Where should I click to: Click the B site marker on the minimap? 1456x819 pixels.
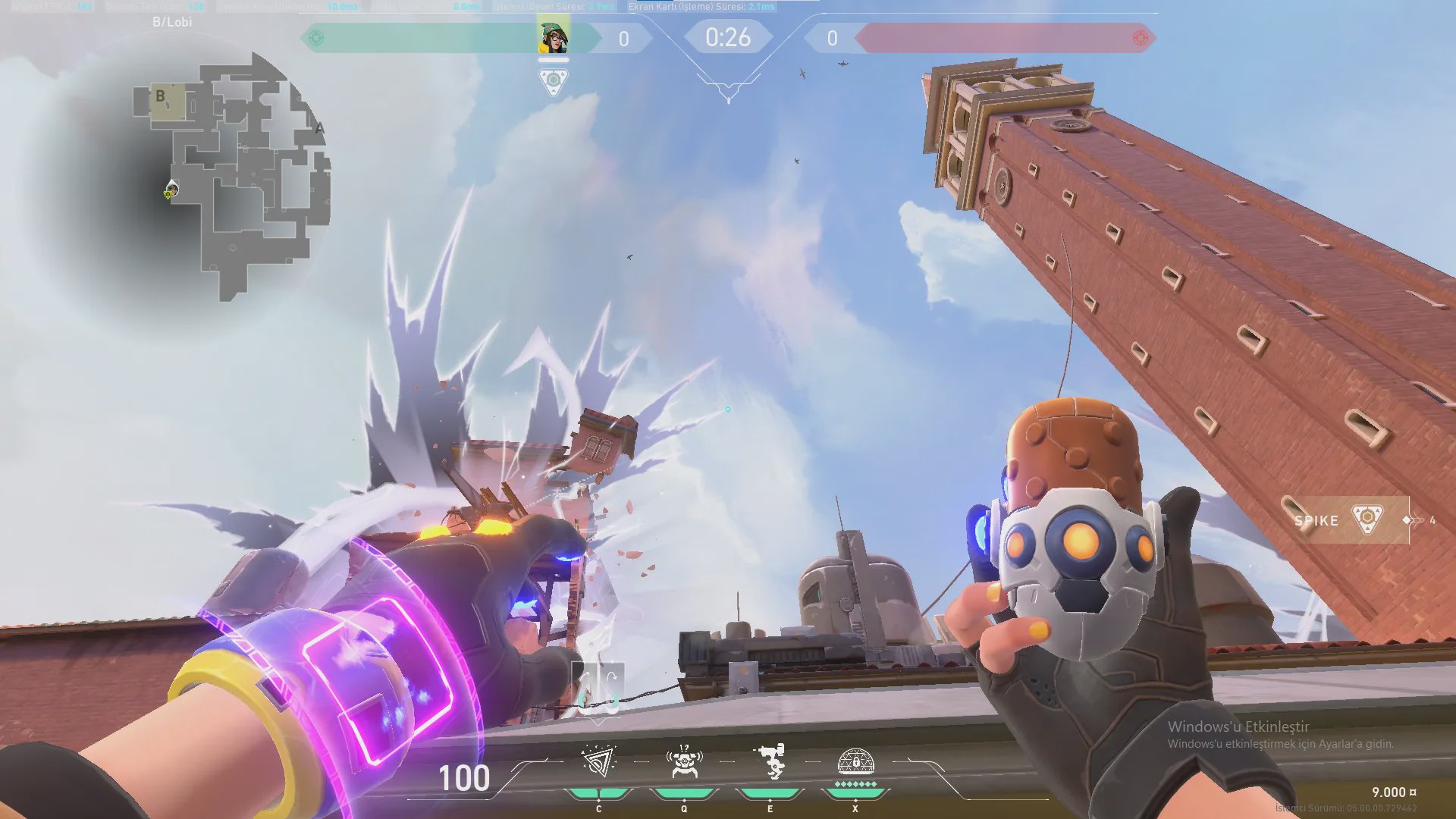coord(161,96)
